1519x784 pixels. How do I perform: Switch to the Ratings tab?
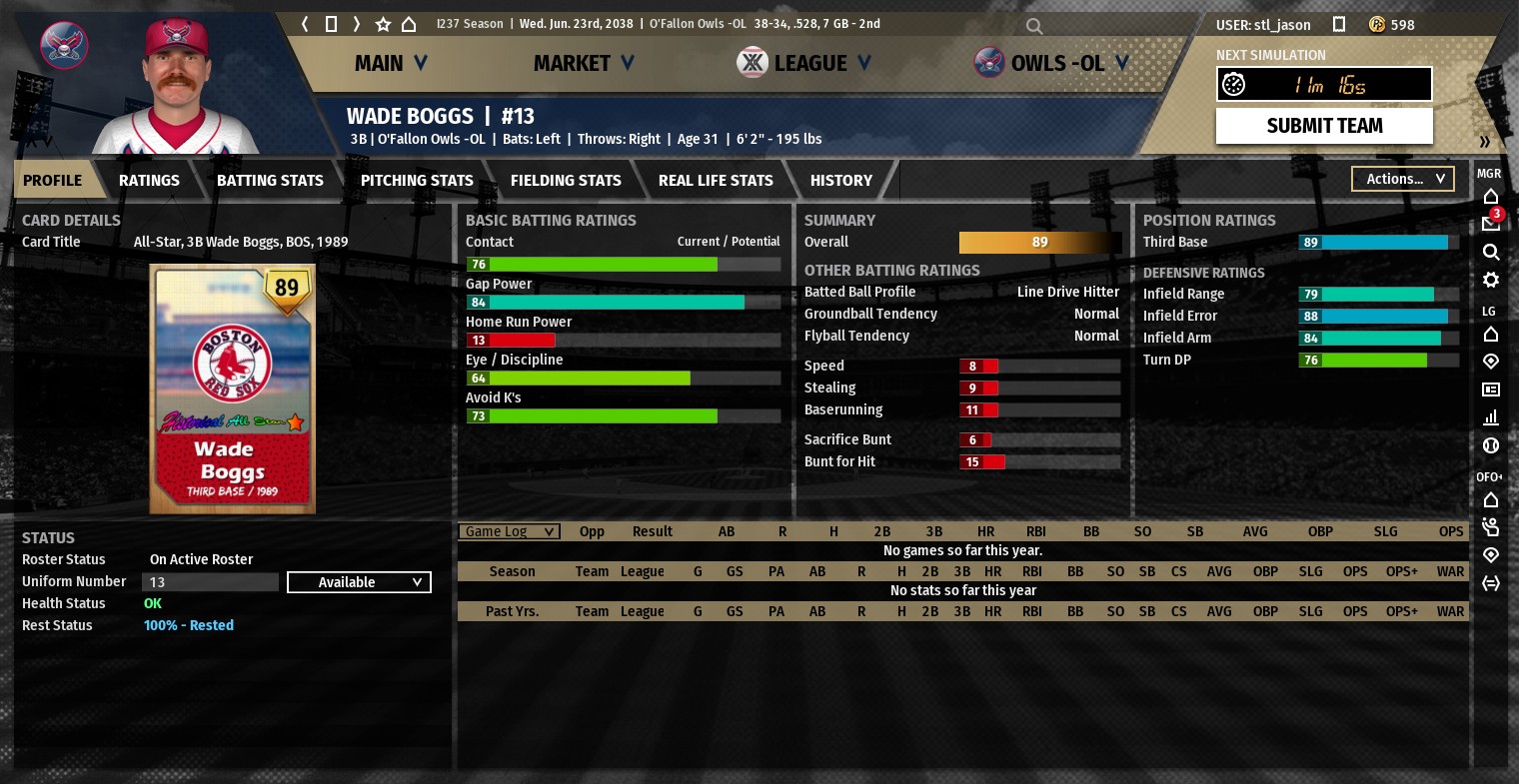pos(149,181)
